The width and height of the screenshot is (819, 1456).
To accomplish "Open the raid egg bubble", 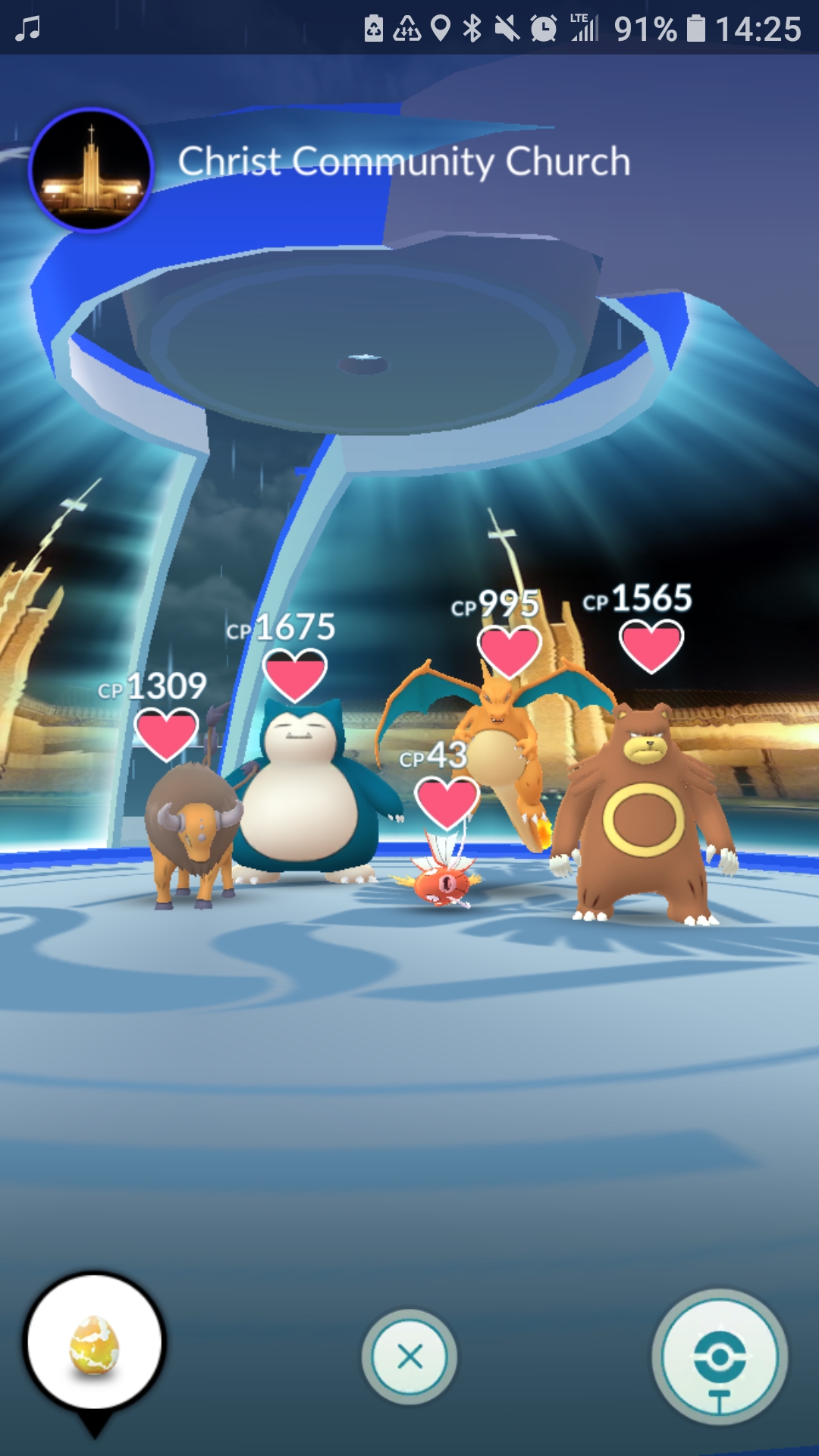I will point(95,1345).
